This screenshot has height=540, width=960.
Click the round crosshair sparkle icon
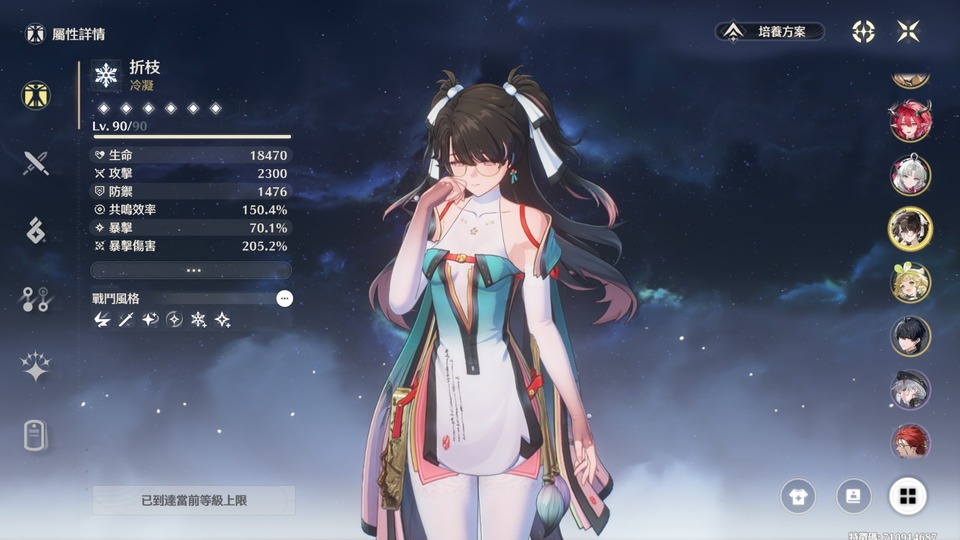[863, 32]
